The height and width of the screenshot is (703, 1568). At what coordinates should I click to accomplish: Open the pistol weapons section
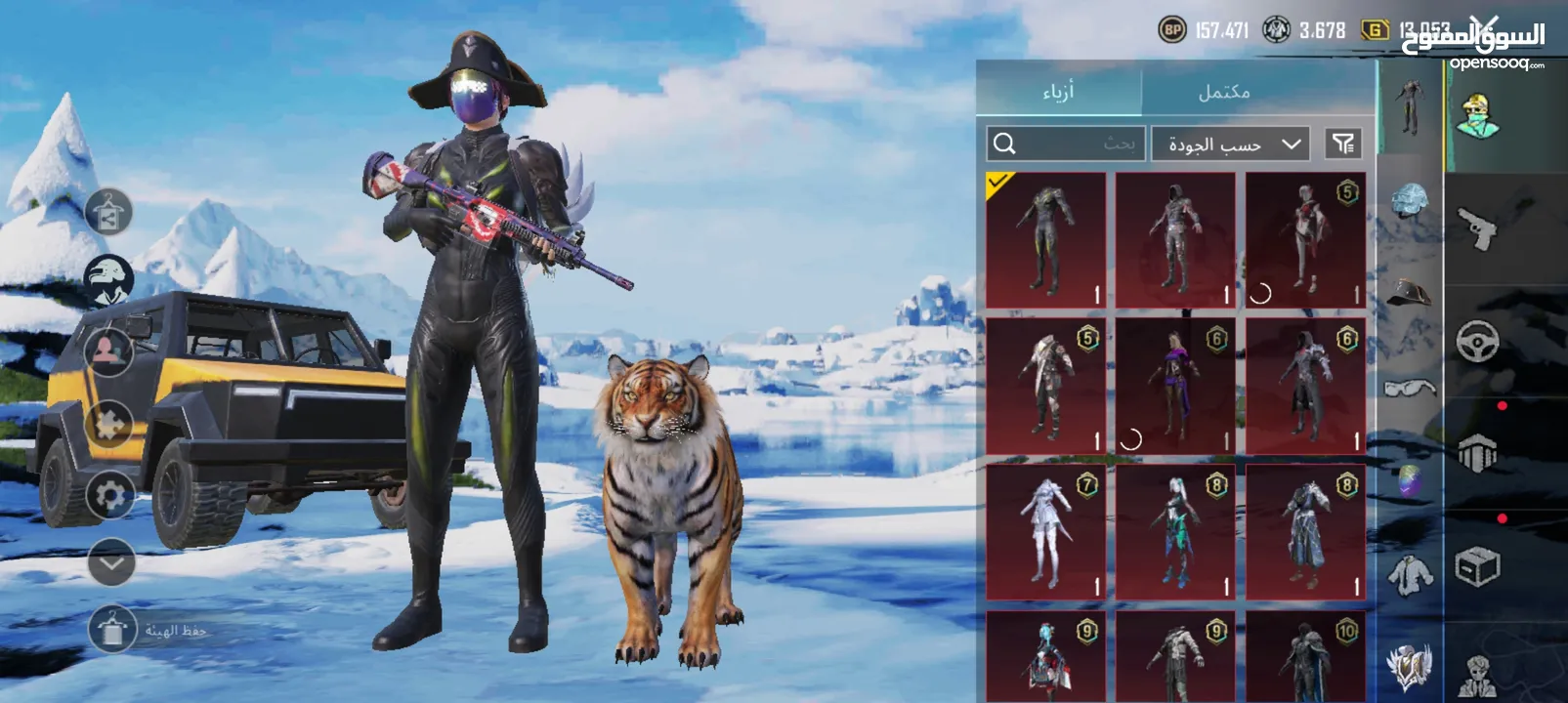[1477, 228]
